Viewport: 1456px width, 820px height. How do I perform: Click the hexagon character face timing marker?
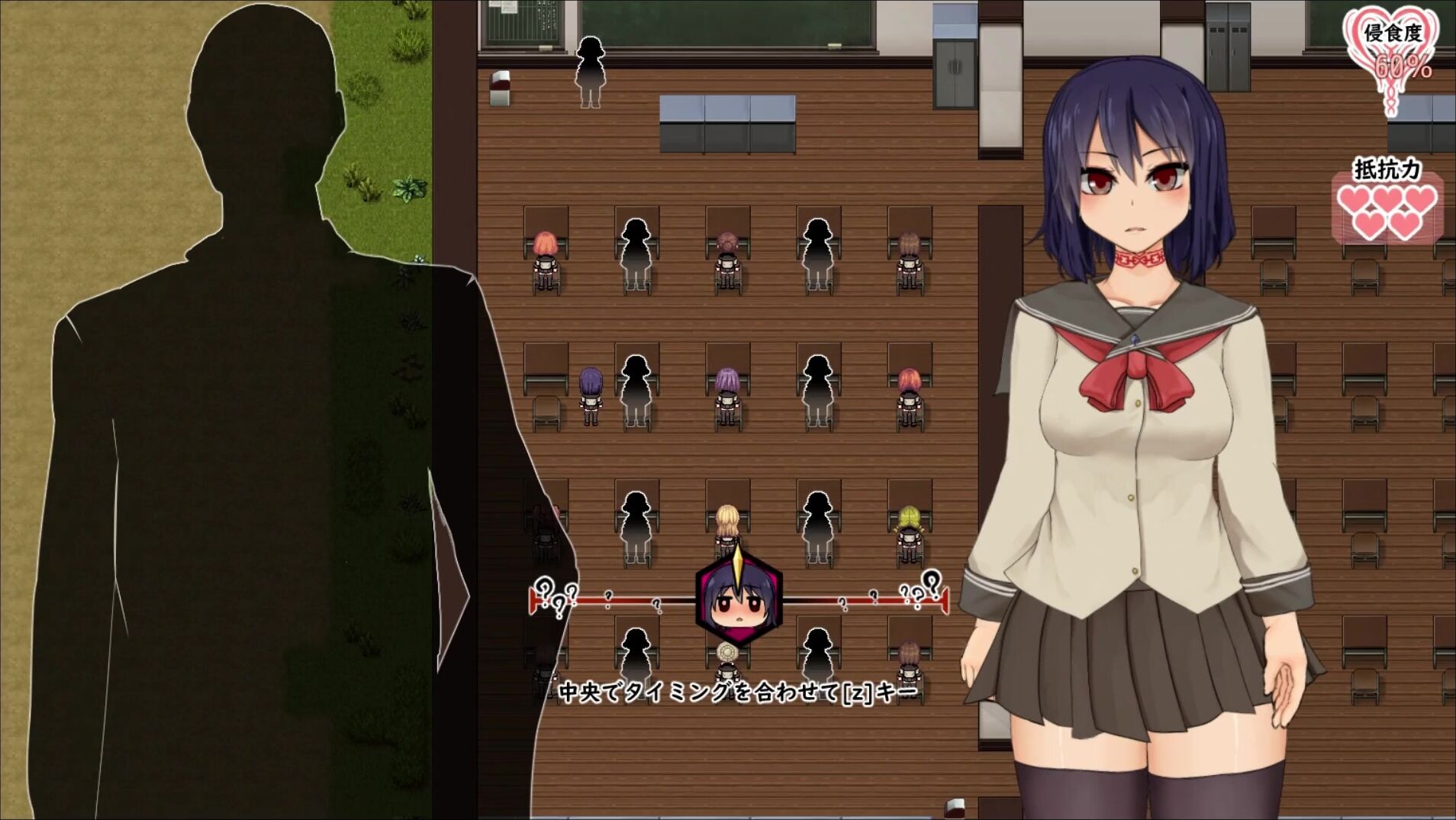pos(737,601)
